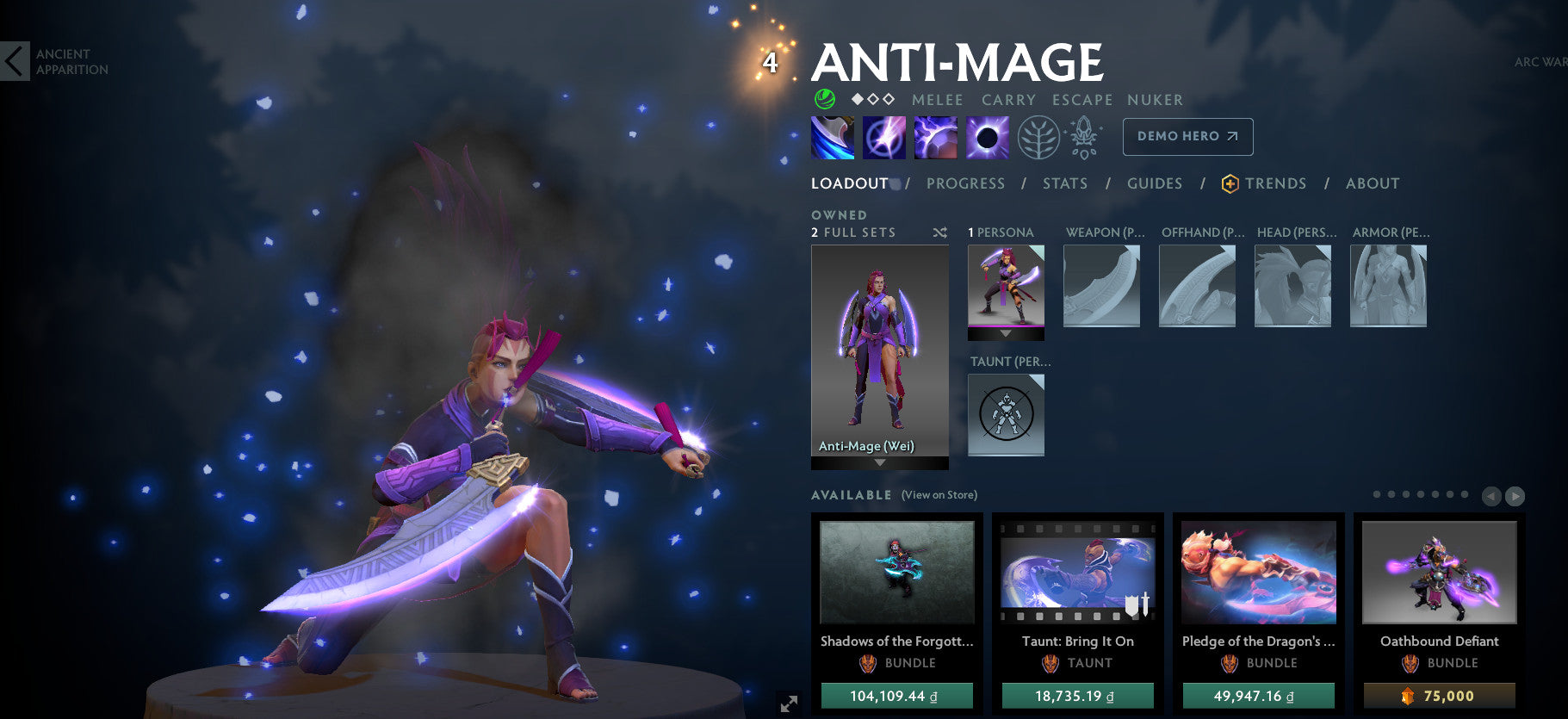This screenshot has height=719, width=1568.
Task: Click the DEMO HERO button
Action: coord(1187,136)
